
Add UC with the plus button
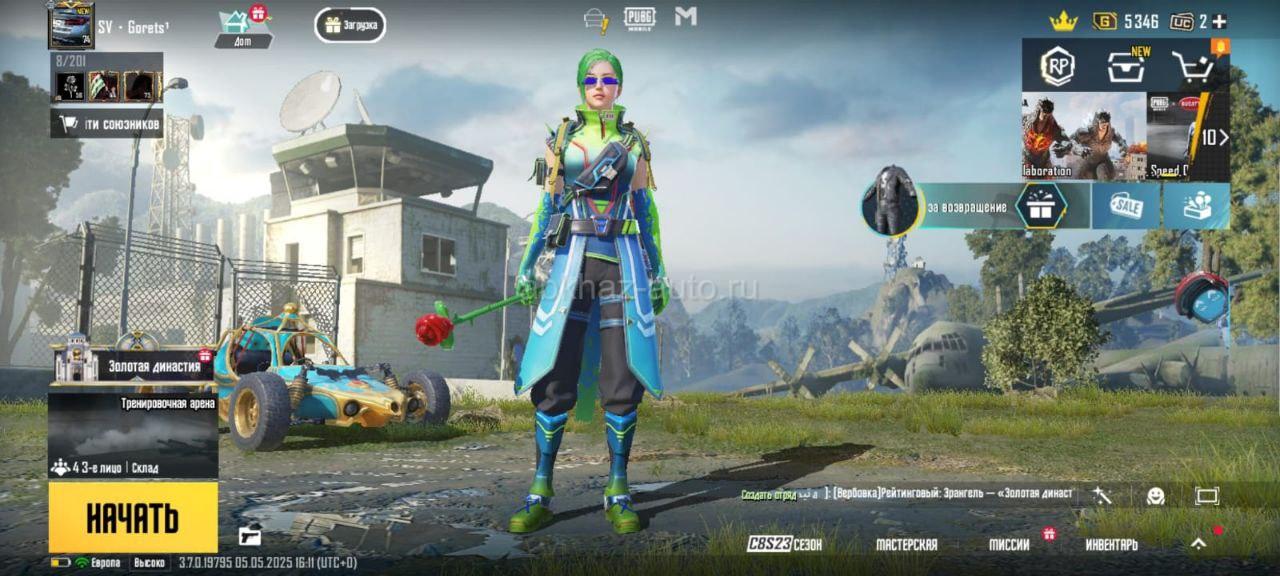(1219, 21)
